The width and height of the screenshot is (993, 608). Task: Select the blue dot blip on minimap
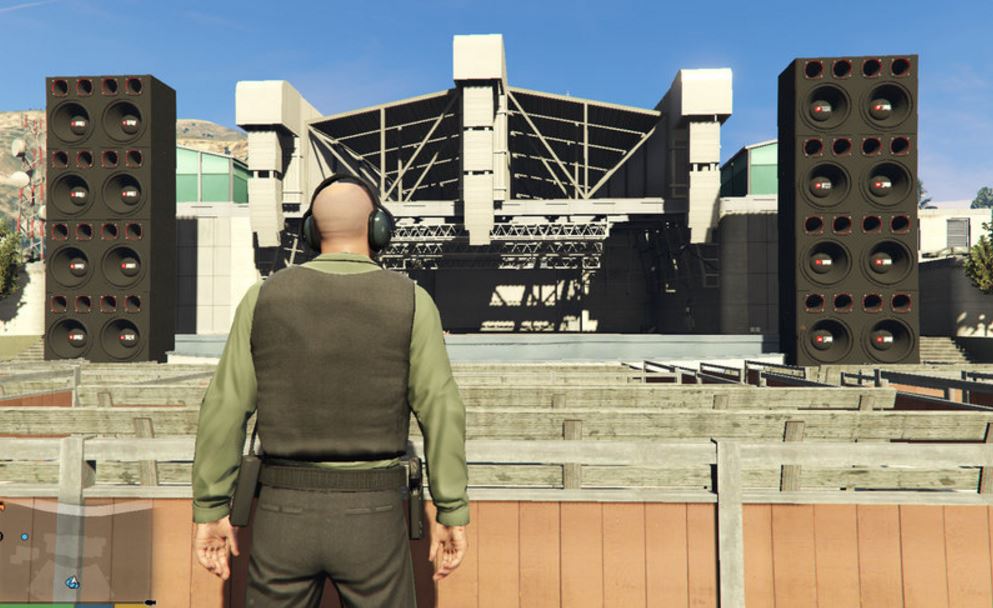(25, 537)
